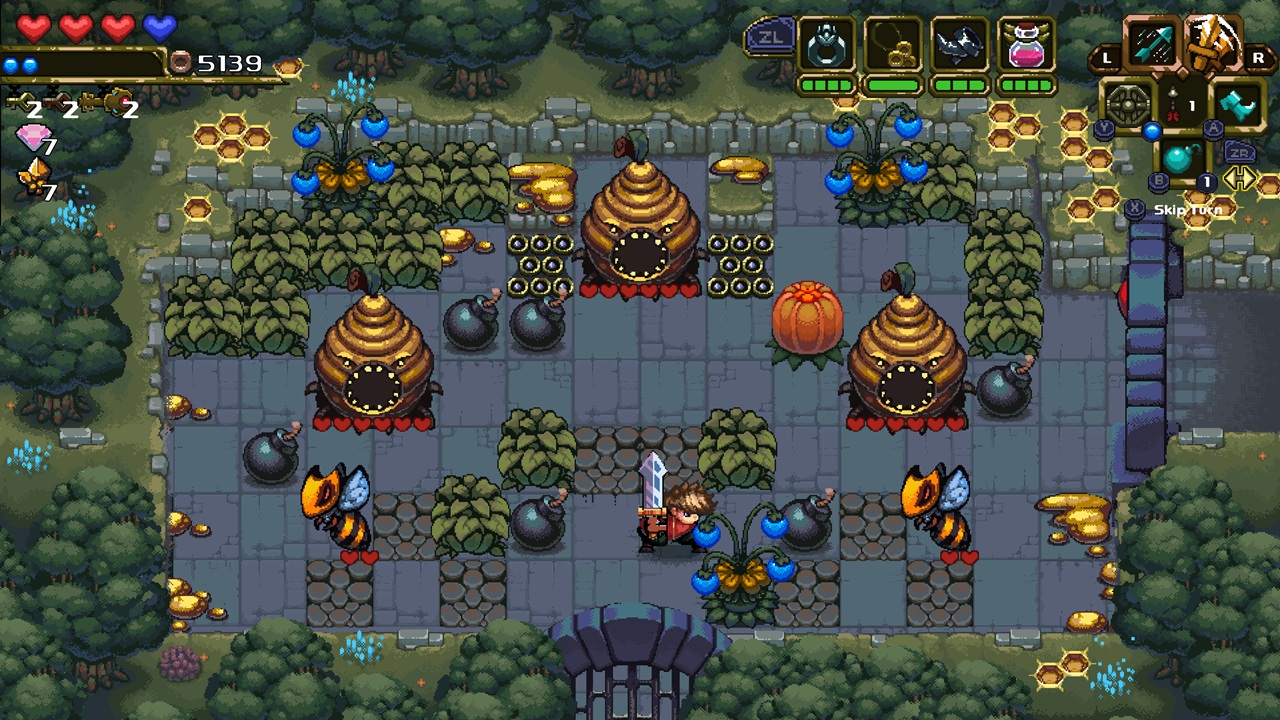The image size is (1280, 720).
Task: Toggle the ZL button badge
Action: pos(772,36)
